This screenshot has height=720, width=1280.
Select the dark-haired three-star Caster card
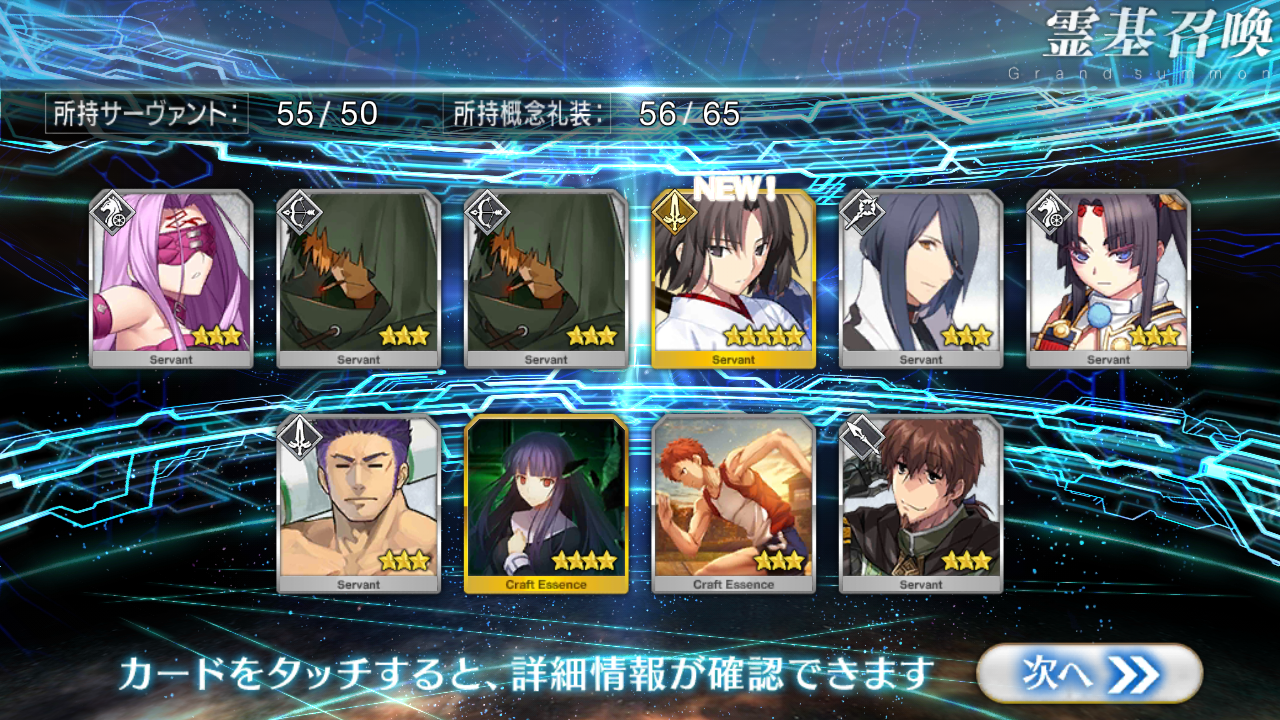pos(921,278)
